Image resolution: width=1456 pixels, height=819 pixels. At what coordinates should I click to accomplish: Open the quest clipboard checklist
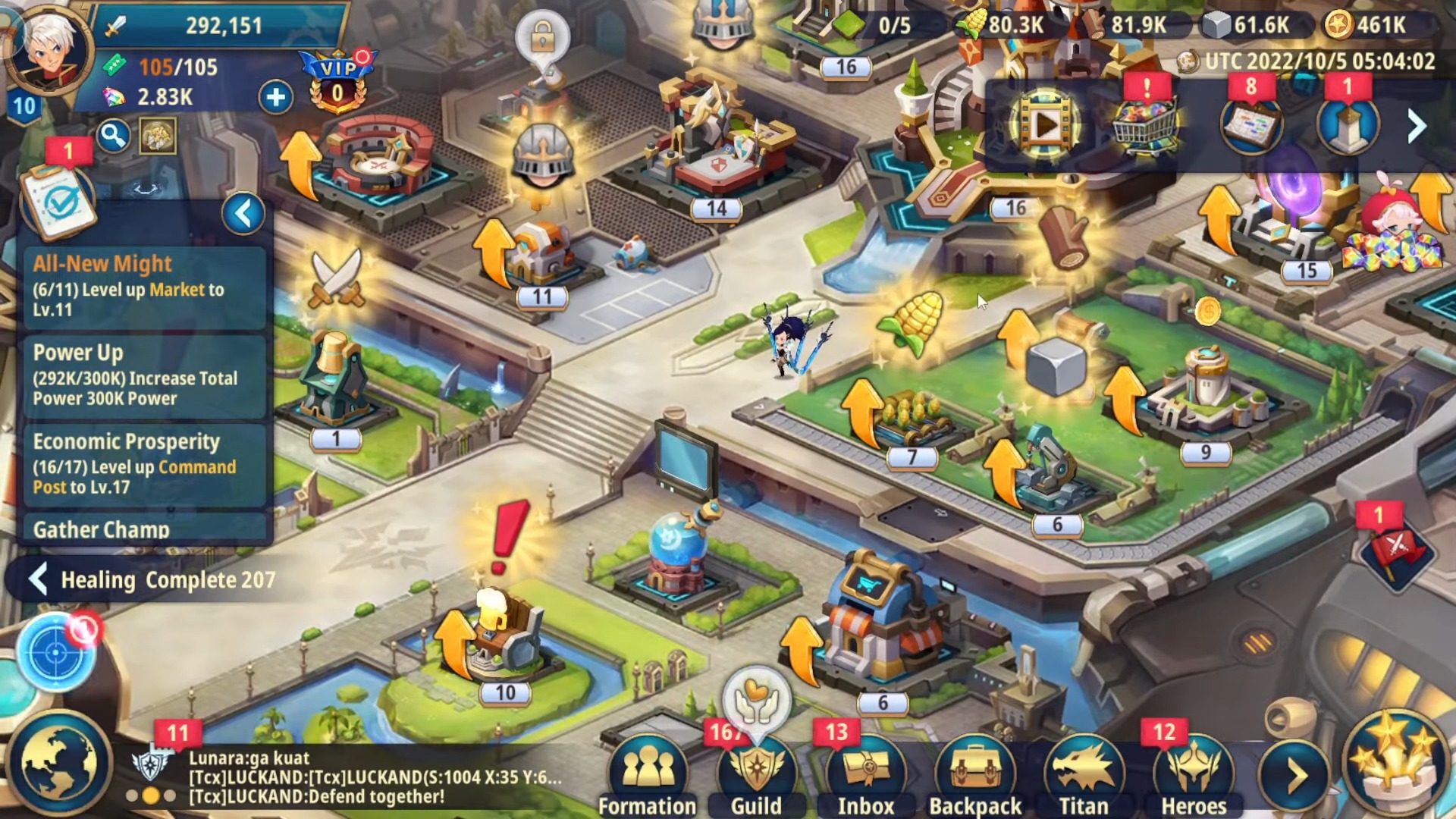tap(59, 200)
